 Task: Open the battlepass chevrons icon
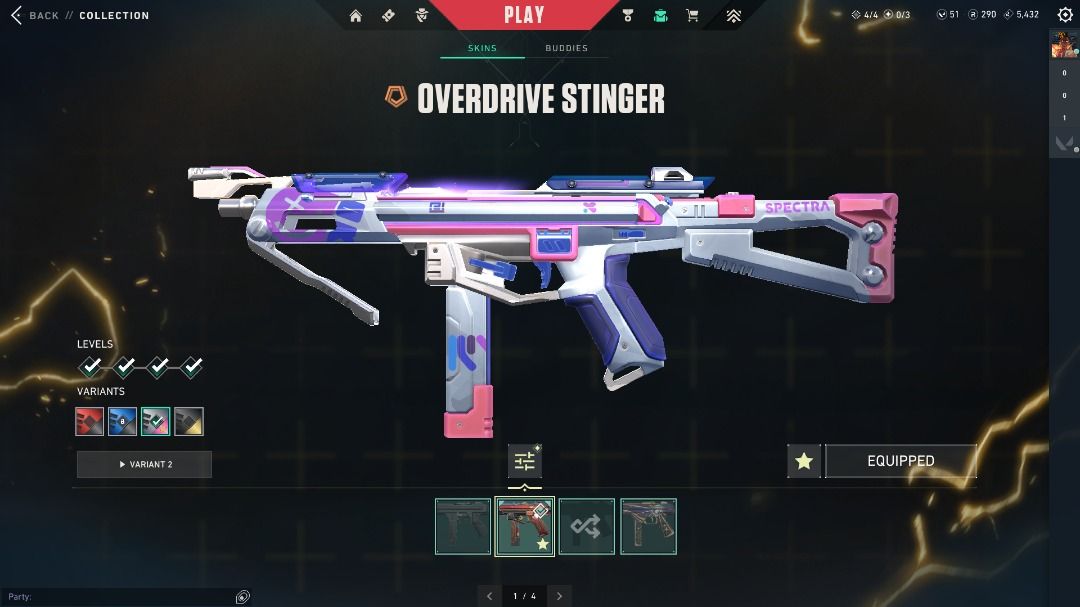tap(733, 15)
